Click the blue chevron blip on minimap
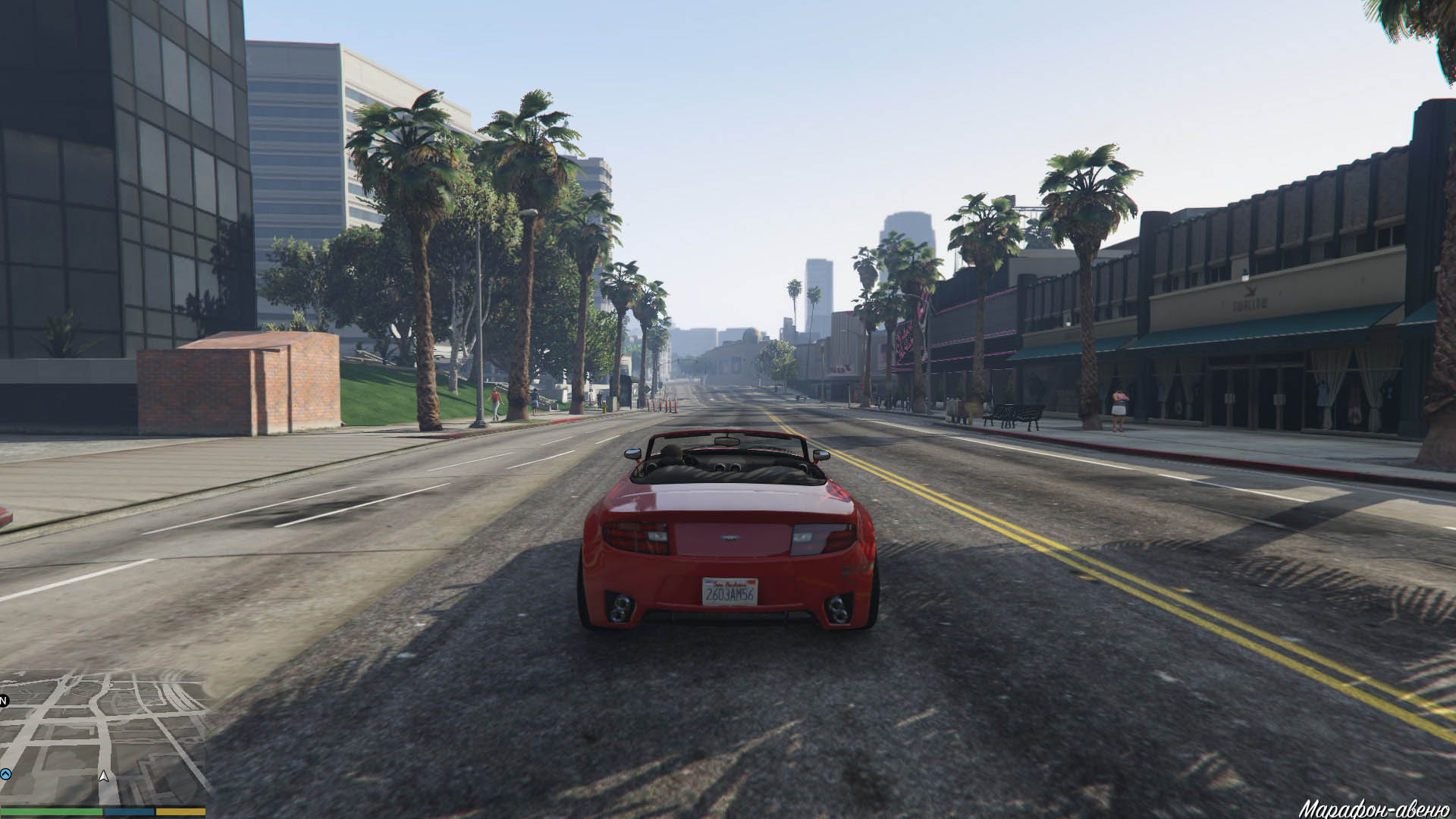Screen dimensions: 1456x819 [x=5, y=774]
